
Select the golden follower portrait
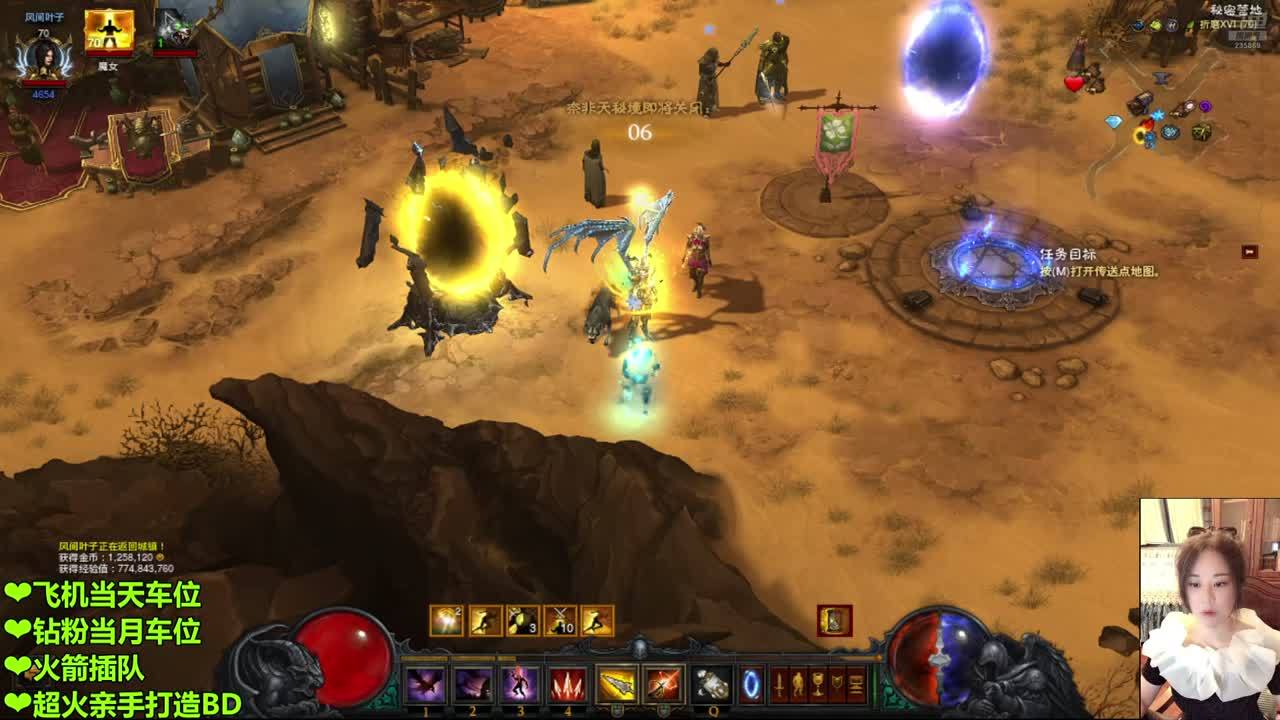pyautogui.click(x=109, y=31)
